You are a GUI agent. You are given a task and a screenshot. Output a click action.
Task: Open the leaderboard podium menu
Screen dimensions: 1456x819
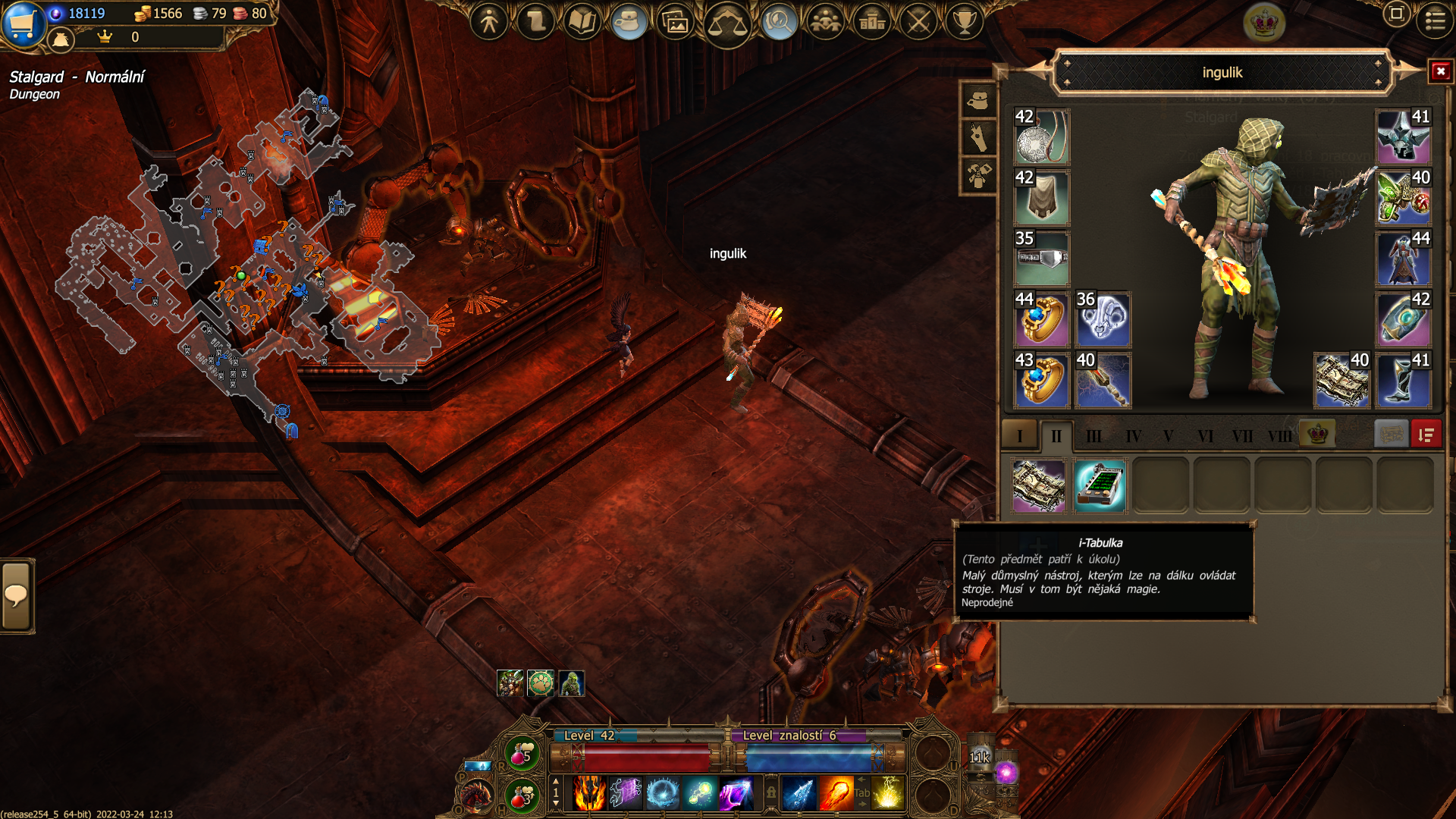point(872,21)
